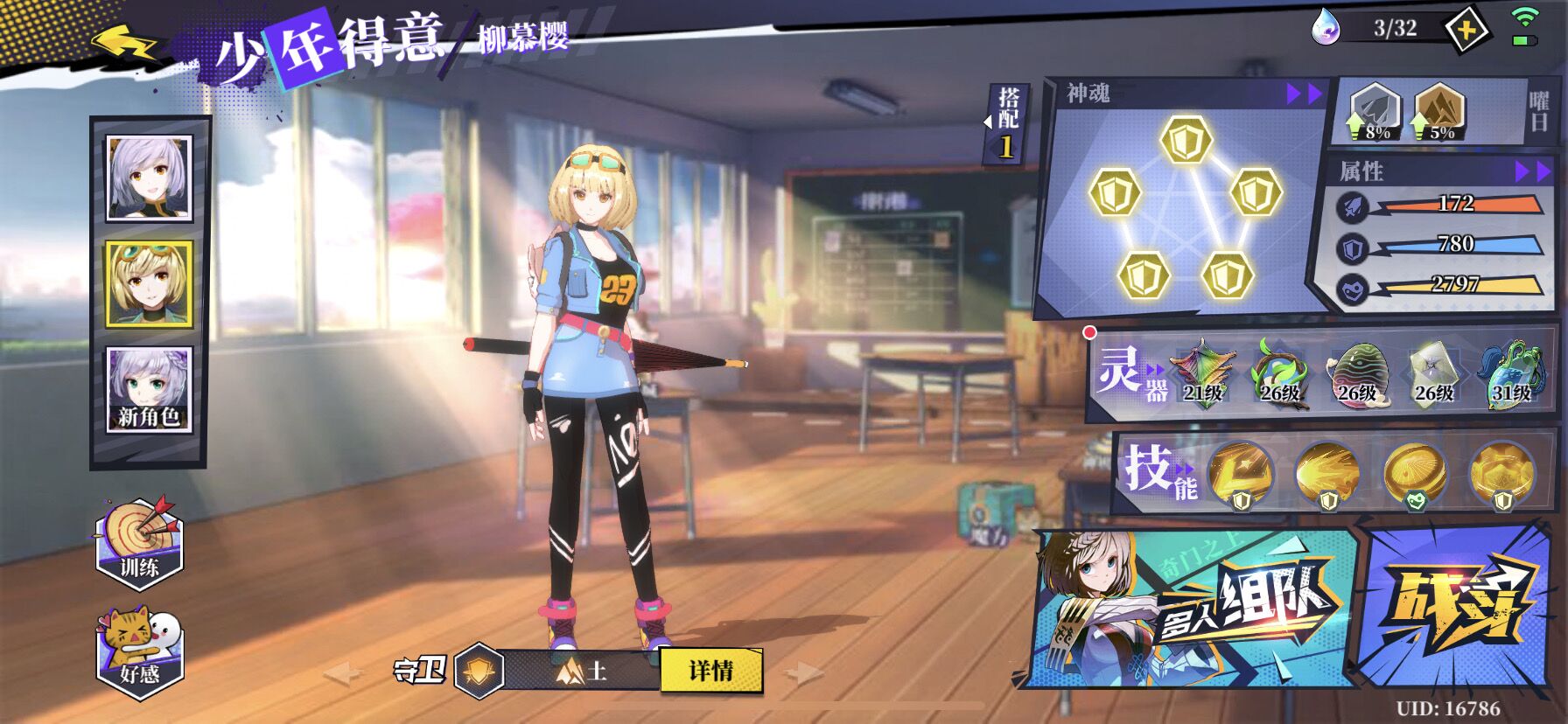Expand the 属性 attributes panel
The height and width of the screenshot is (724, 1568).
coord(1532,171)
